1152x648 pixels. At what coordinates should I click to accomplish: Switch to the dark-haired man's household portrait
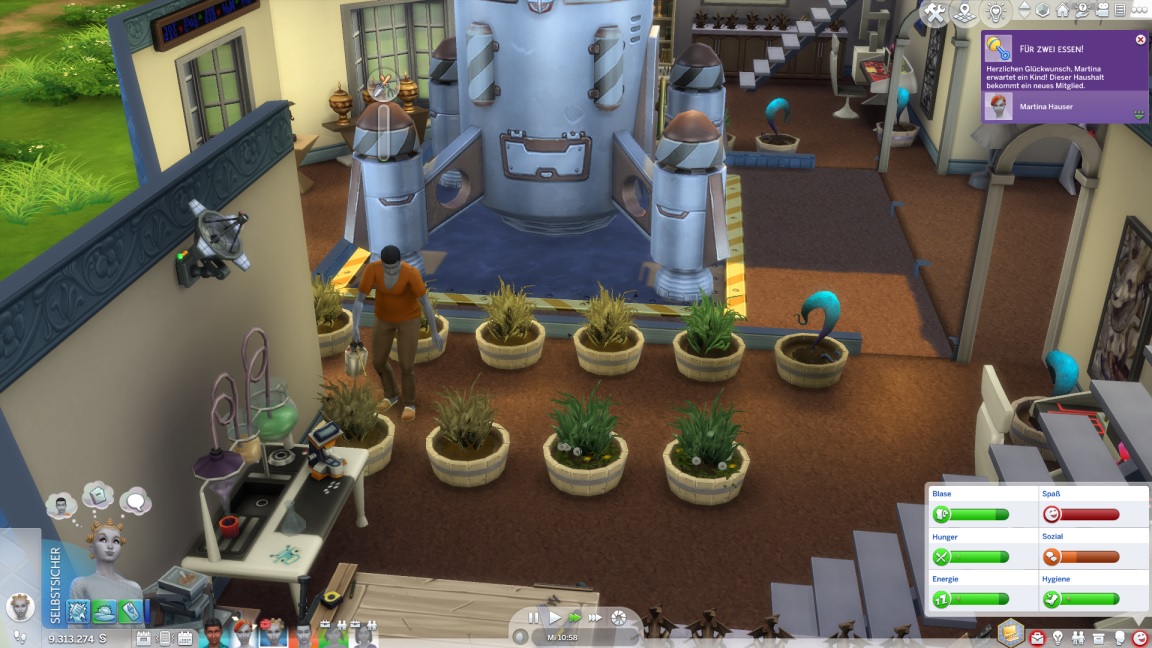(213, 633)
